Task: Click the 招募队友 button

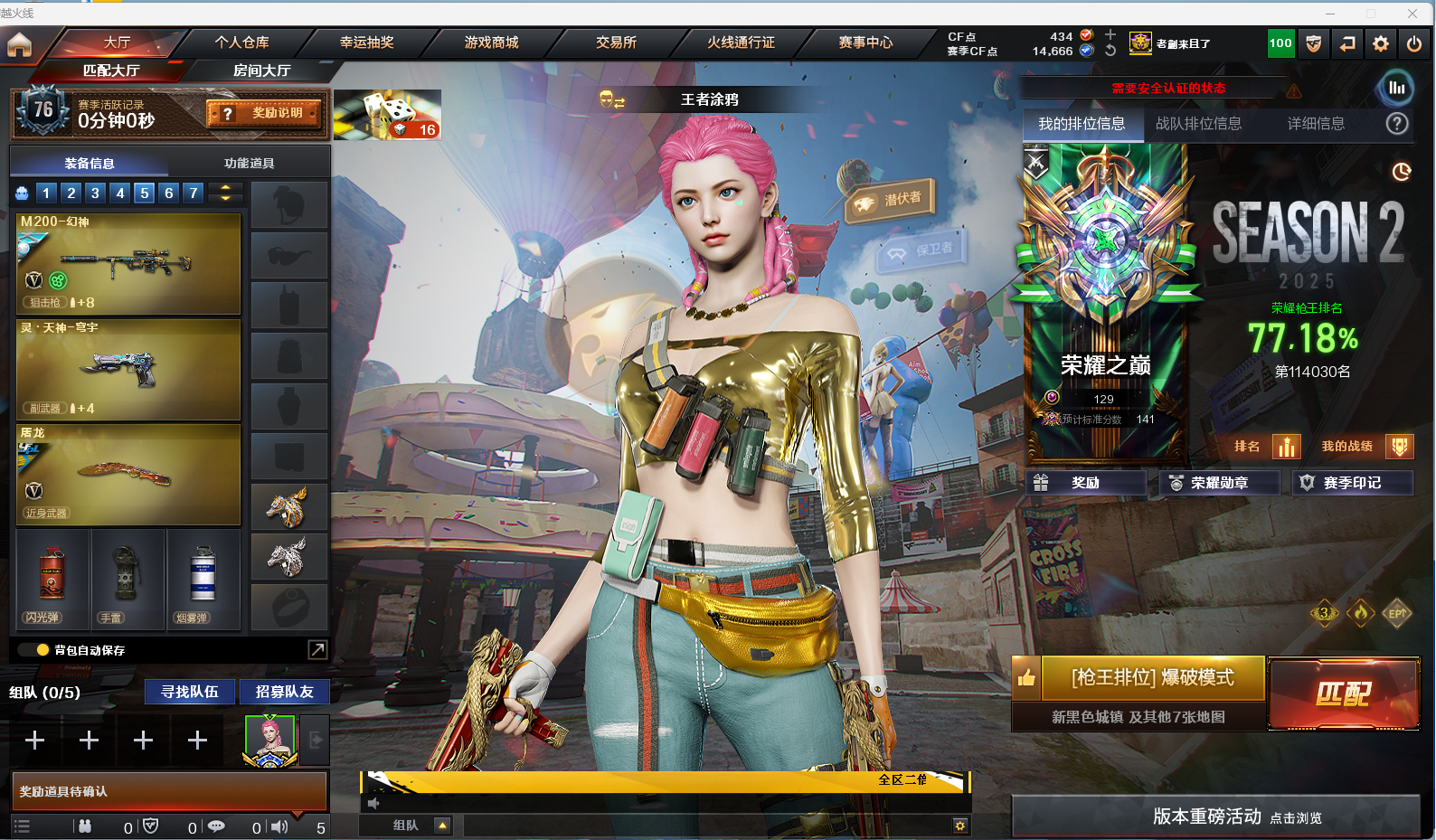Action: [x=284, y=692]
